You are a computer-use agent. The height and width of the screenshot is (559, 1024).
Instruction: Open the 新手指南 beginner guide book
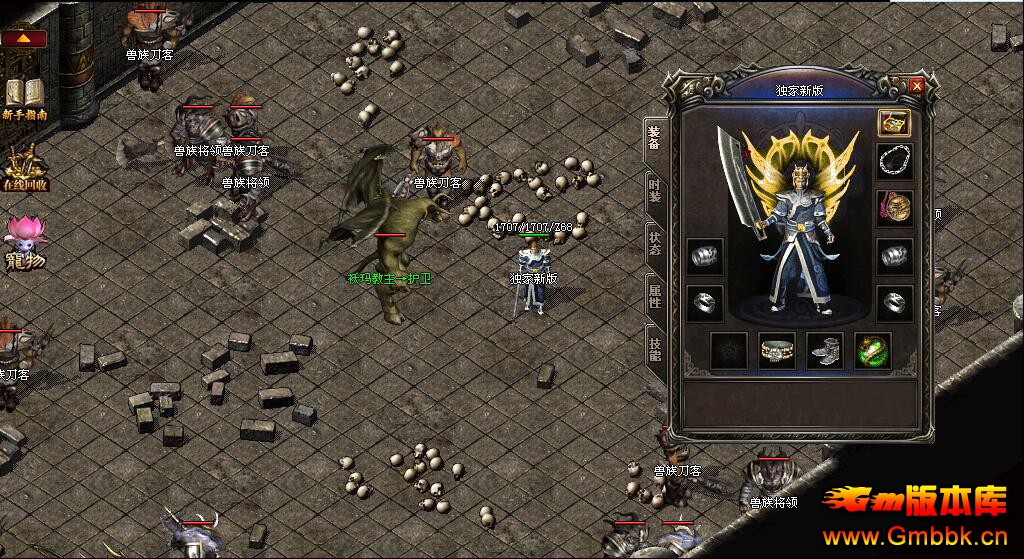click(25, 98)
